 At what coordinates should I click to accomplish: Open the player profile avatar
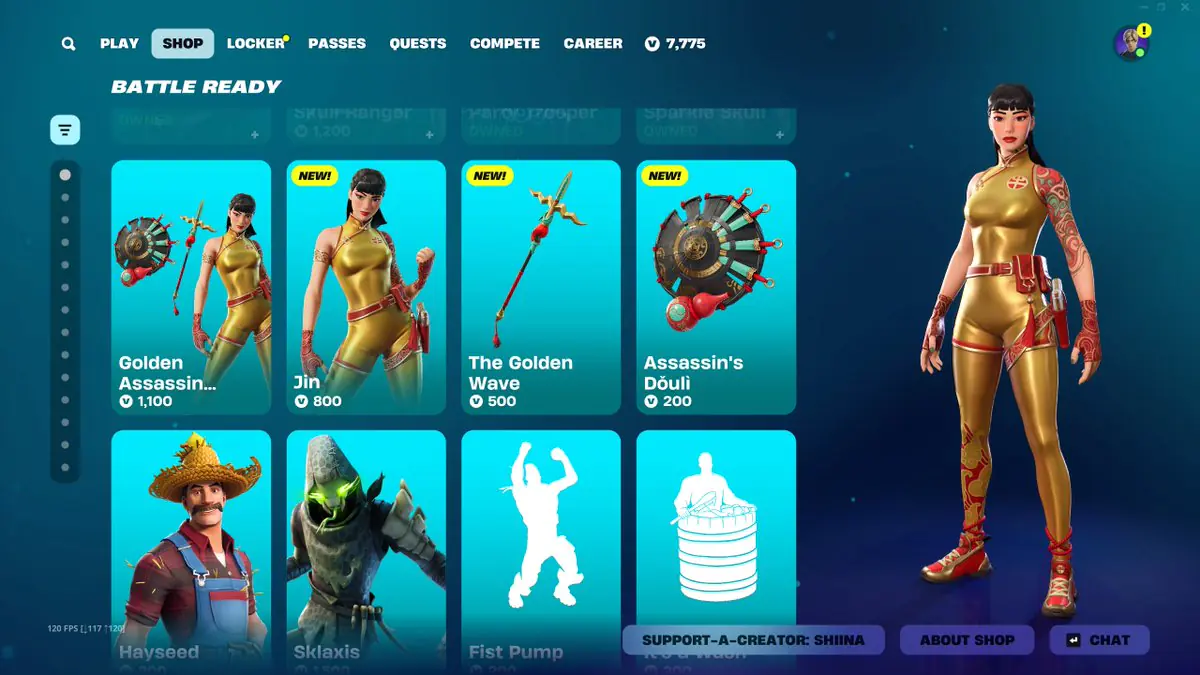[1130, 44]
